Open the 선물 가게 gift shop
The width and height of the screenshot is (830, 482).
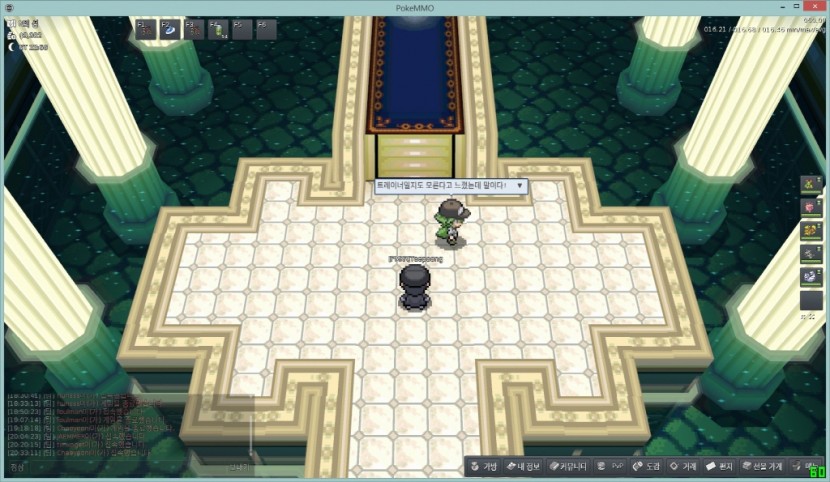(x=760, y=467)
